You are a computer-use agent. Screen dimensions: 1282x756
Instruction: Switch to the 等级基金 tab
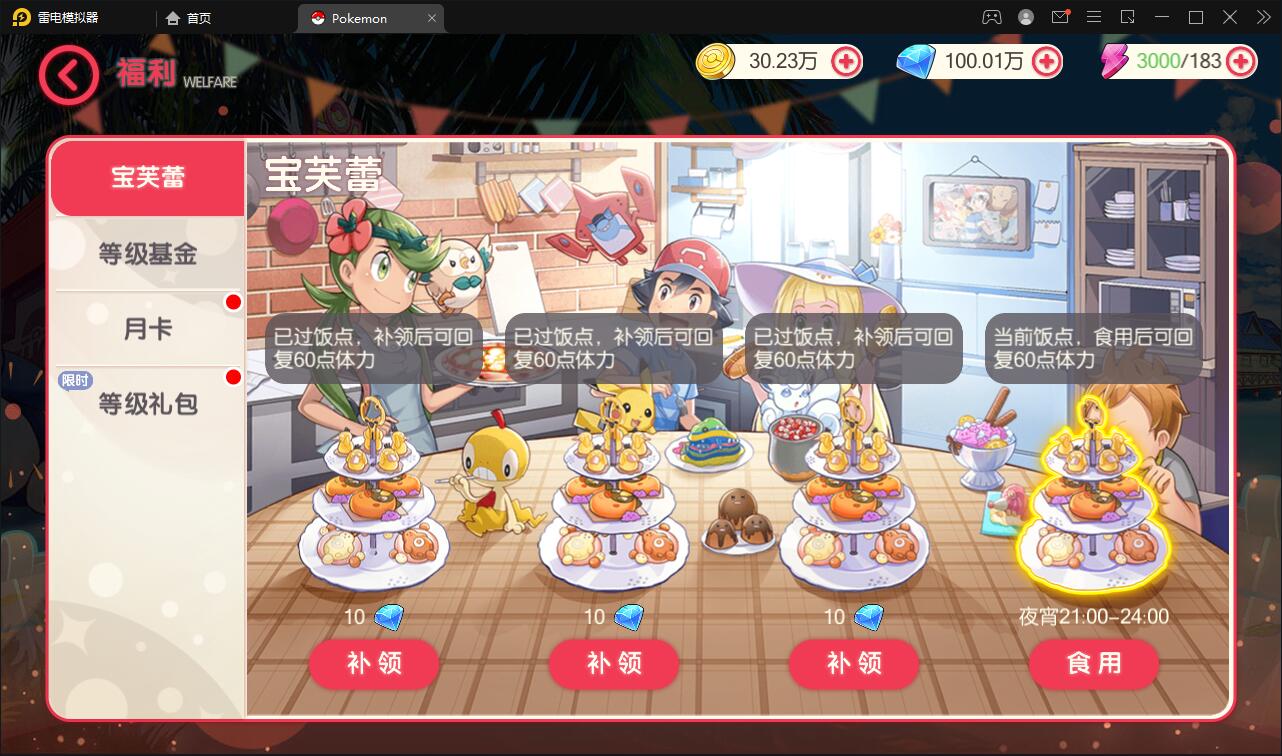click(148, 253)
